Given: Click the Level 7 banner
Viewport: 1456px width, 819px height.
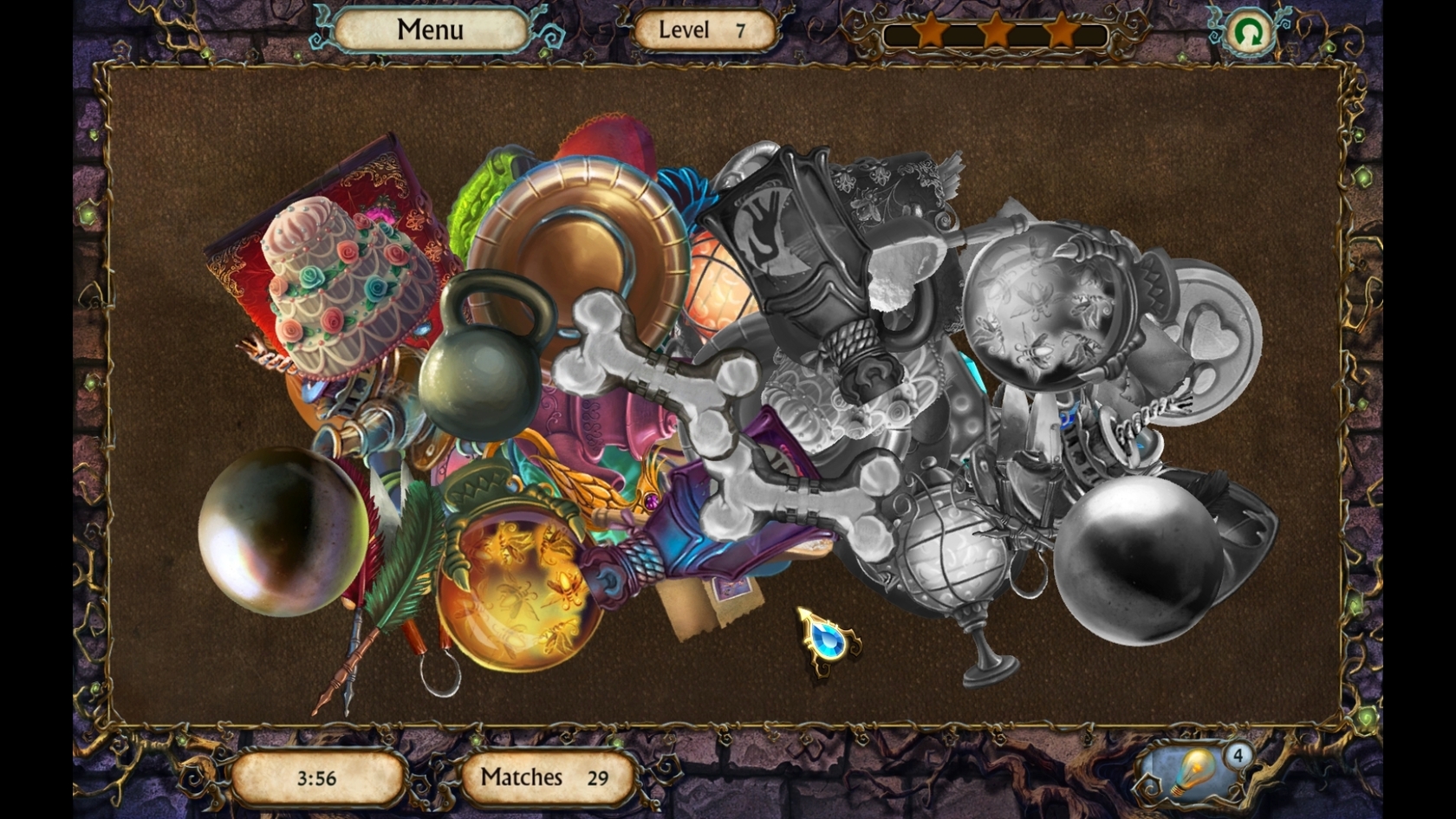Looking at the screenshot, I should tap(704, 29).
